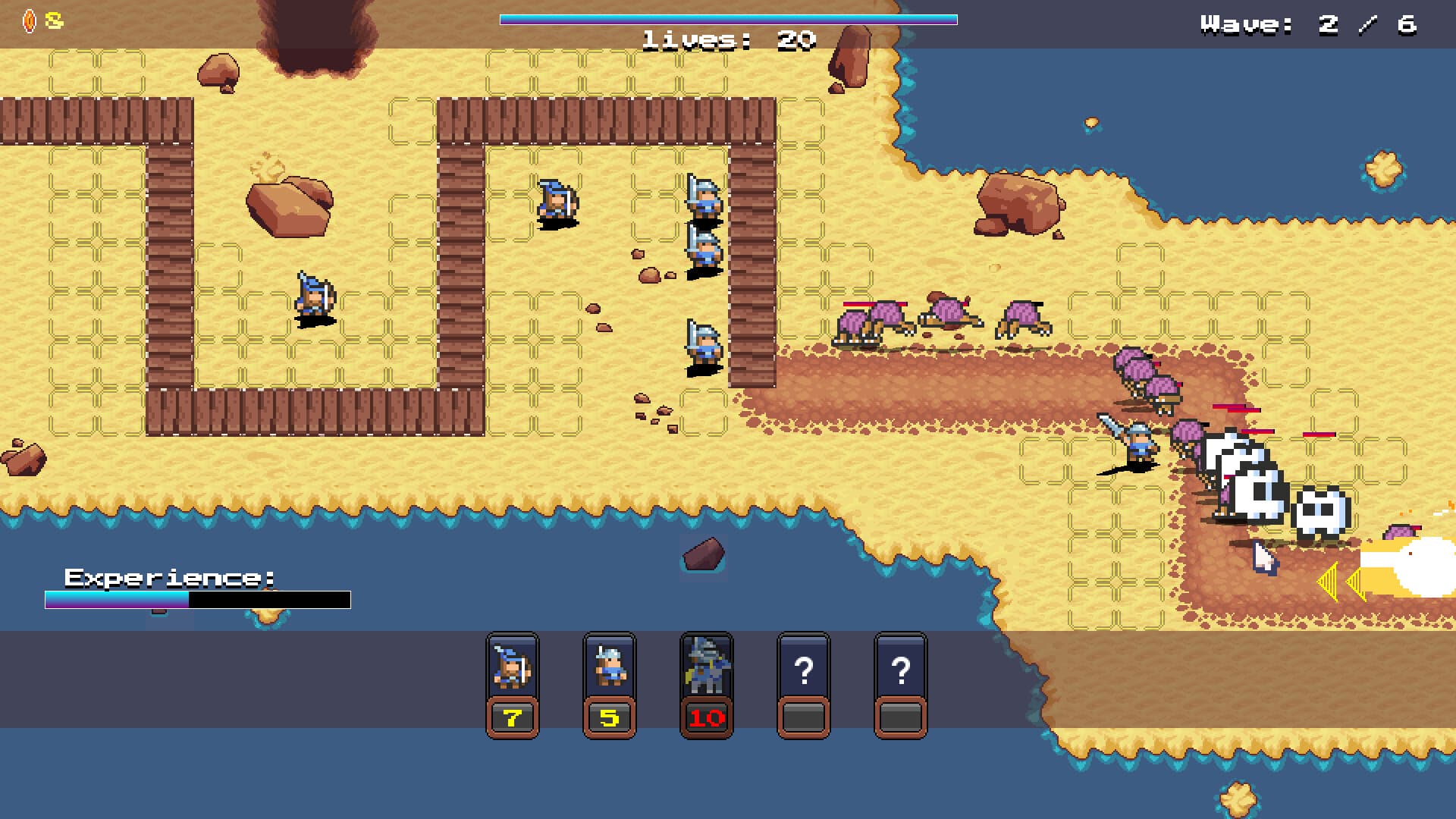Expand the cost panel under the wizard card
Viewport: 1456px width, 819px height.
[513, 715]
